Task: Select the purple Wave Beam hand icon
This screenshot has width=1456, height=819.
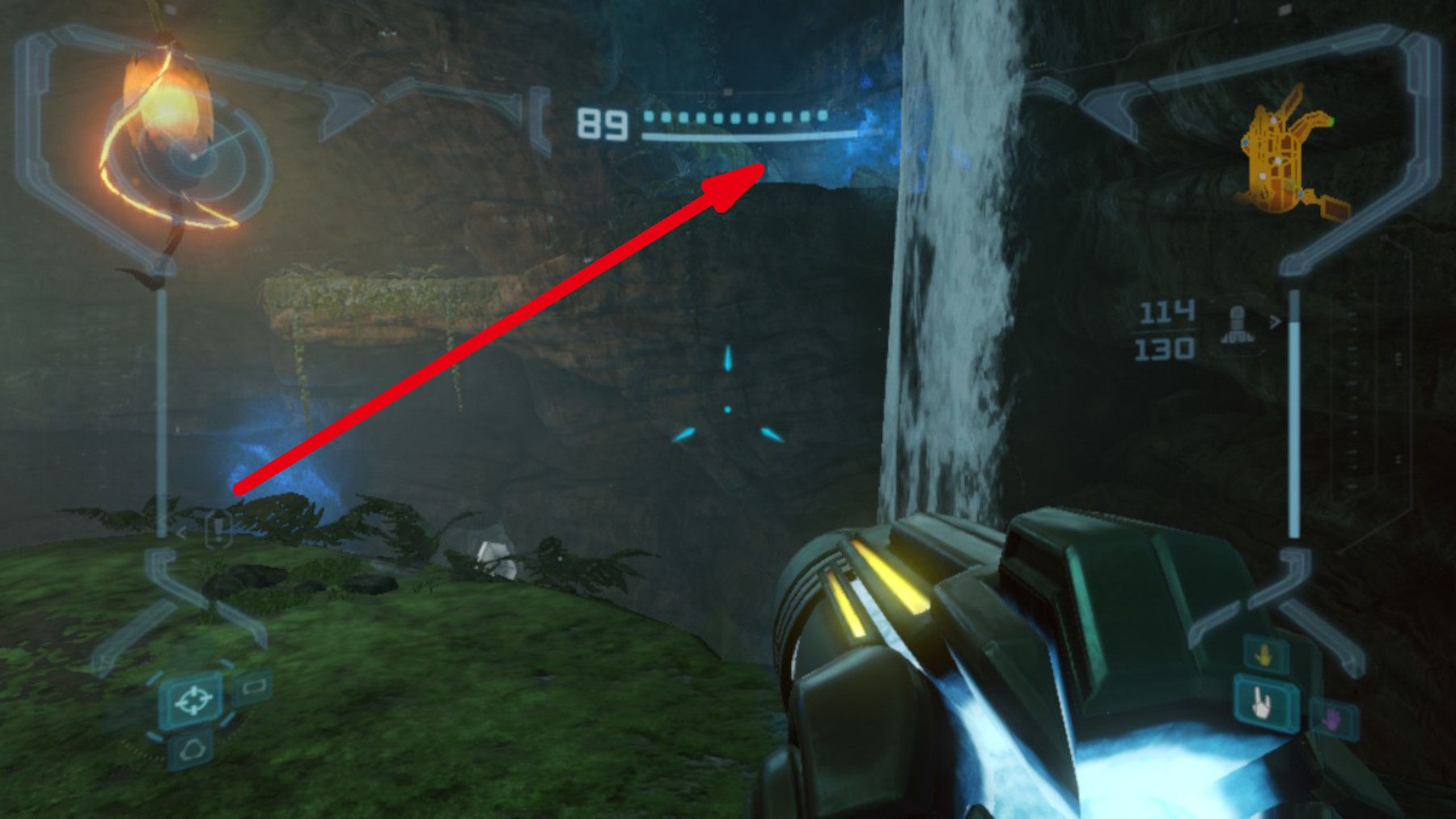Action: pos(1333,720)
